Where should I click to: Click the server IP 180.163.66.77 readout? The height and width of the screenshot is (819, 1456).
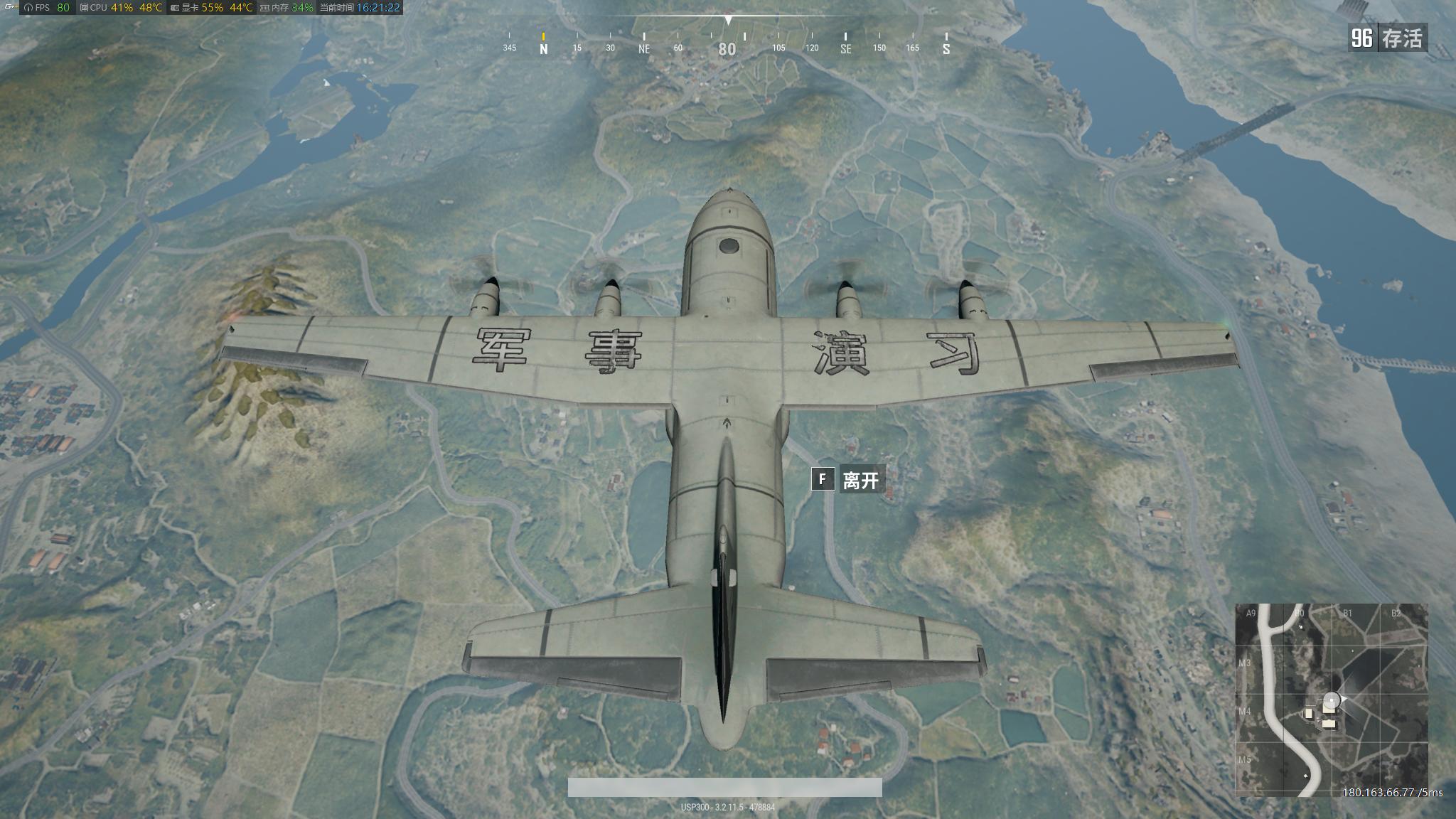pyautogui.click(x=1378, y=791)
